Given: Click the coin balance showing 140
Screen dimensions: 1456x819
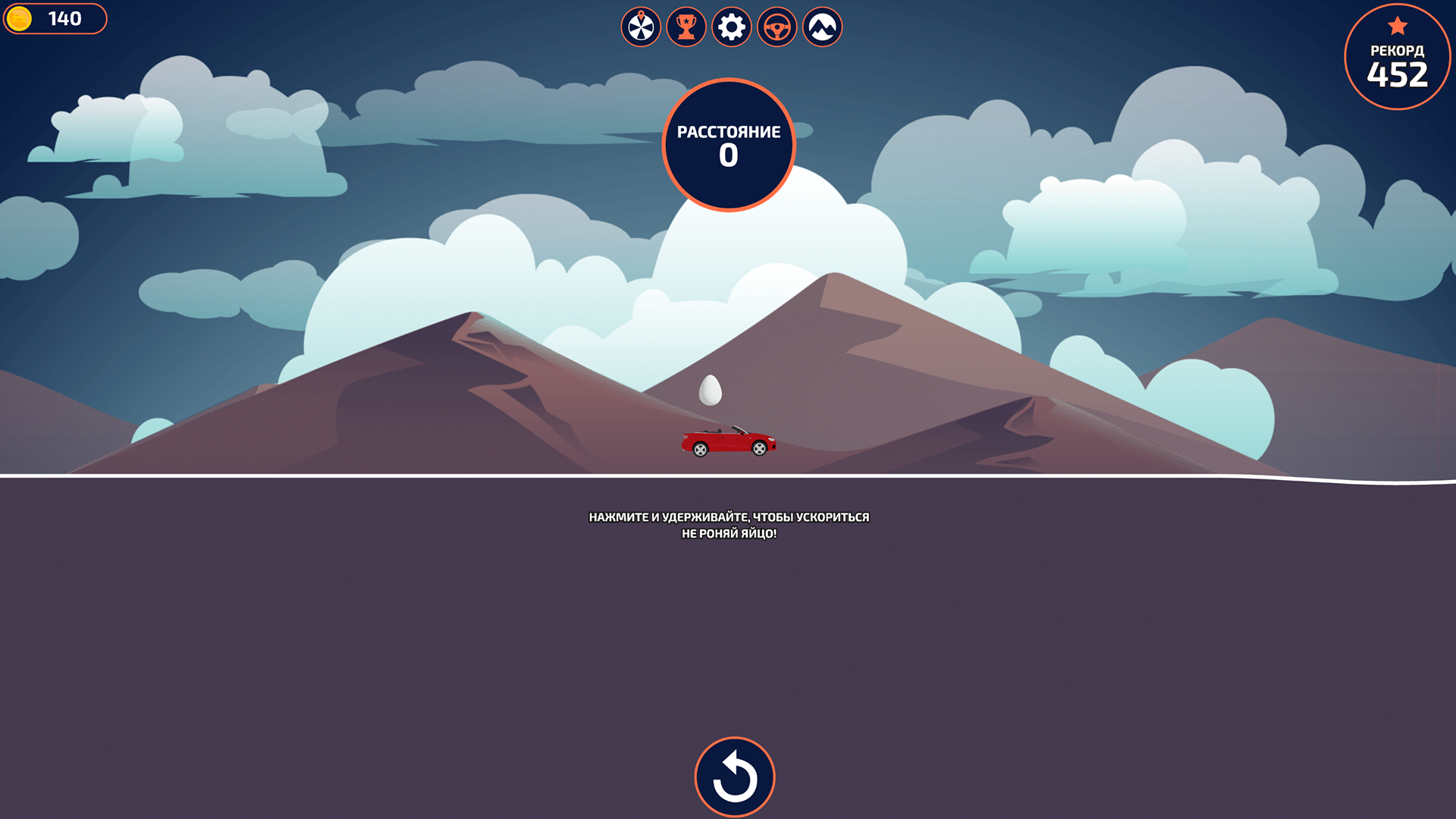Looking at the screenshot, I should [64, 20].
